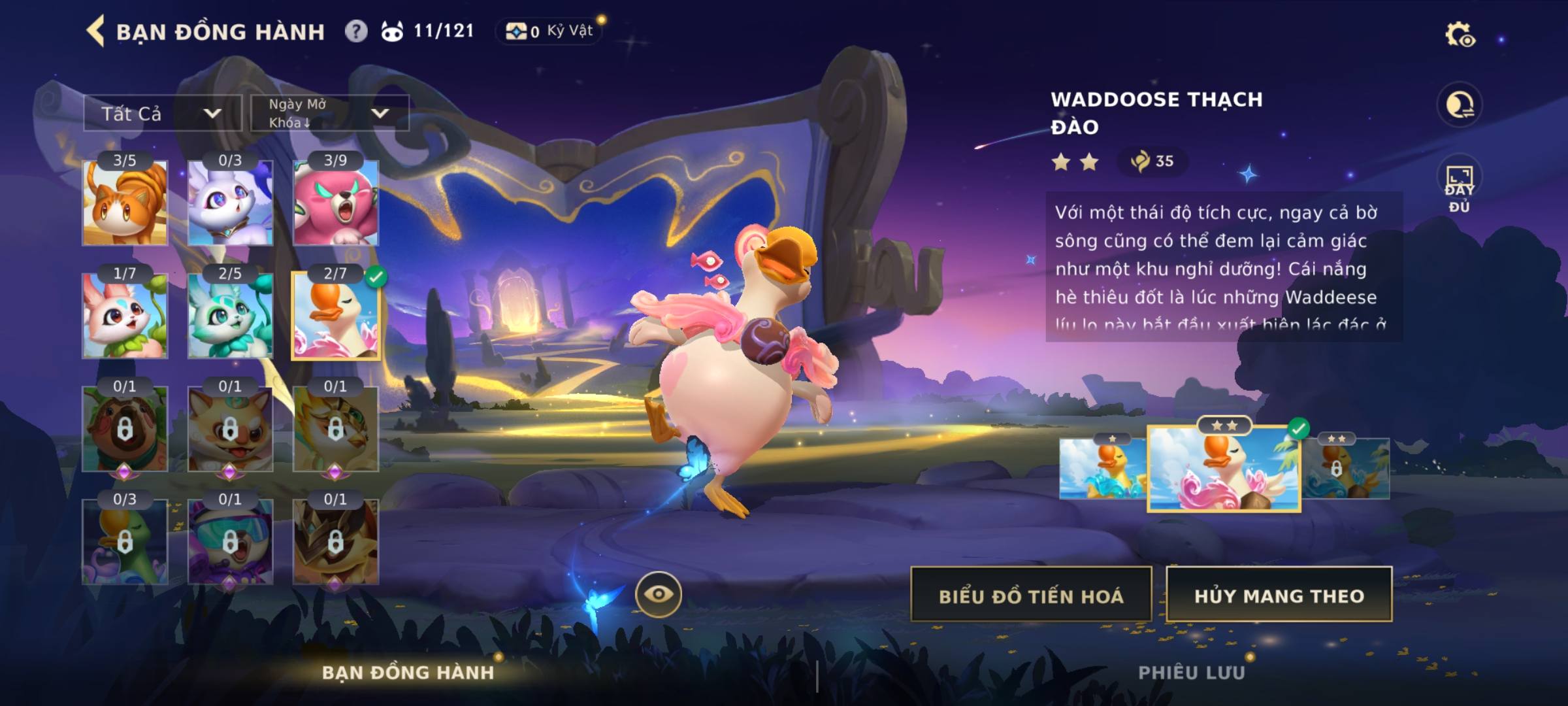The width and height of the screenshot is (1568, 706).
Task: Select the pink bunny with leaves tile
Action: coord(125,316)
